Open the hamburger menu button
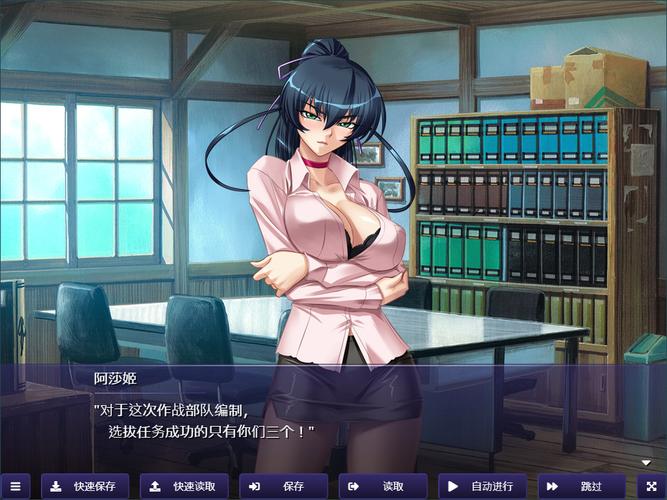The width and height of the screenshot is (667, 500). point(14,486)
